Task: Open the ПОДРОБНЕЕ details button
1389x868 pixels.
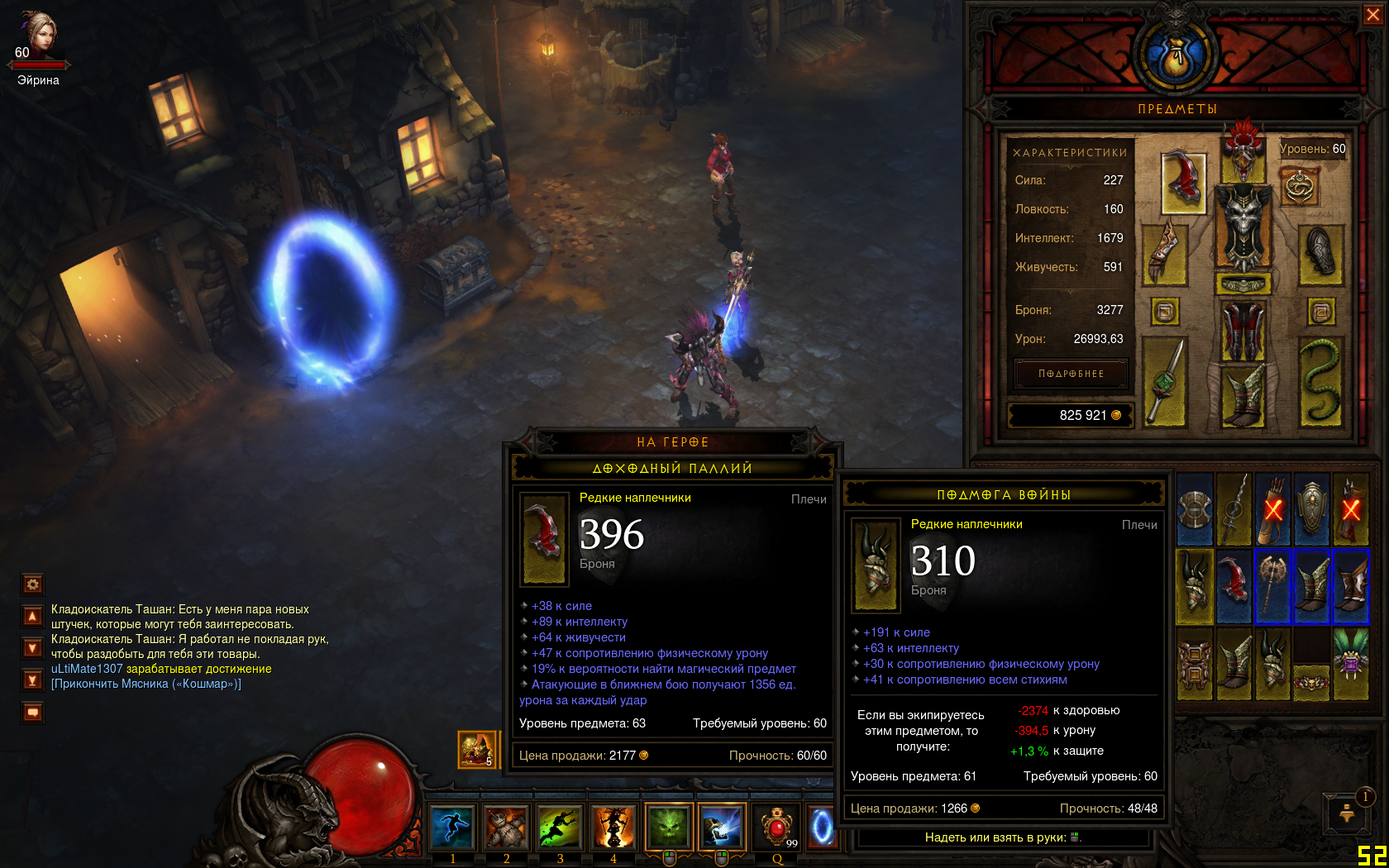Action: 1072,374
